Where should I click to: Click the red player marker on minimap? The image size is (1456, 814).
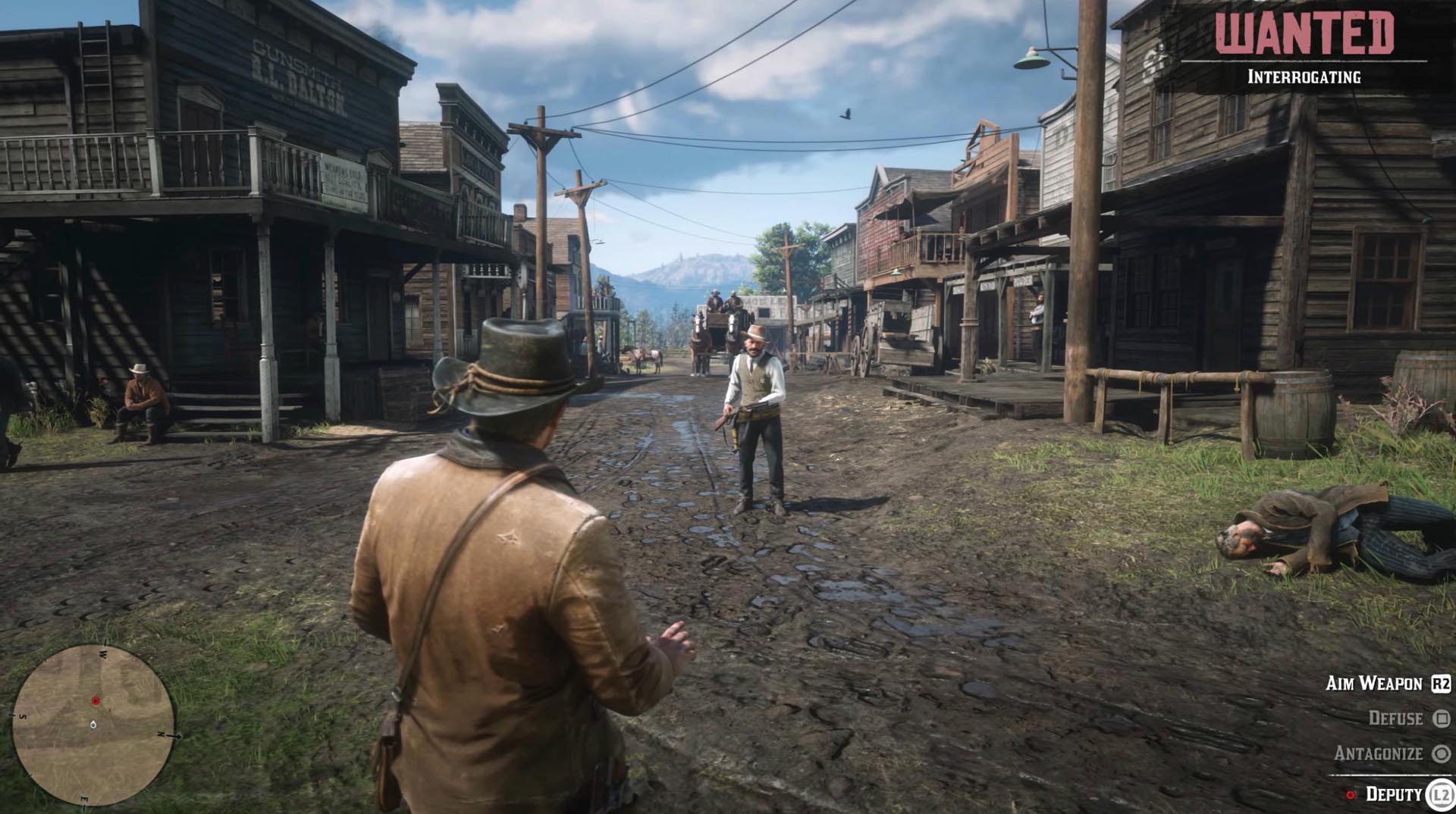96,700
